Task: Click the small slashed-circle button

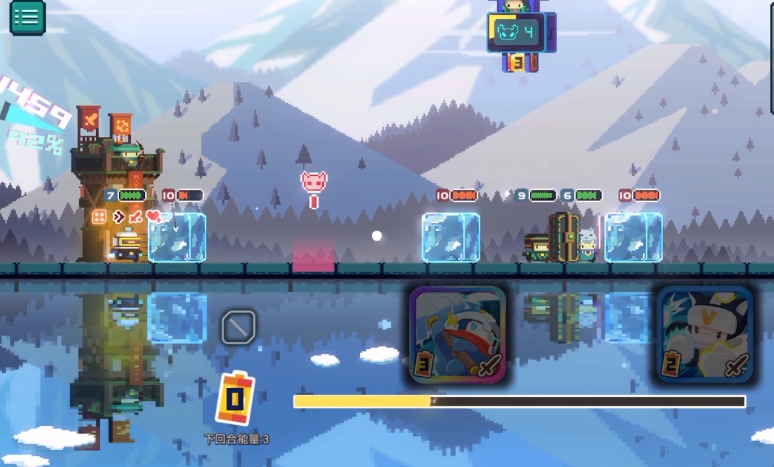Action: pyautogui.click(x=238, y=326)
